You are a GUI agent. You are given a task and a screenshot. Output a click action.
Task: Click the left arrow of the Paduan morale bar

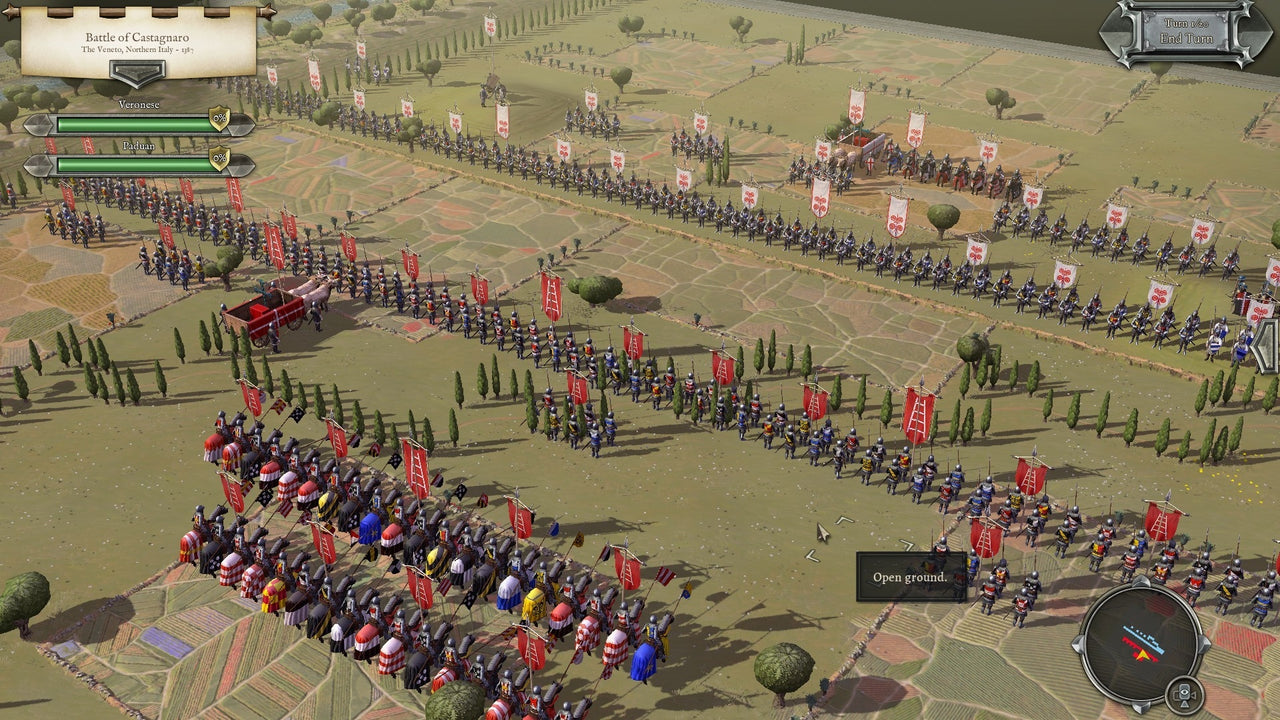pyautogui.click(x=38, y=163)
